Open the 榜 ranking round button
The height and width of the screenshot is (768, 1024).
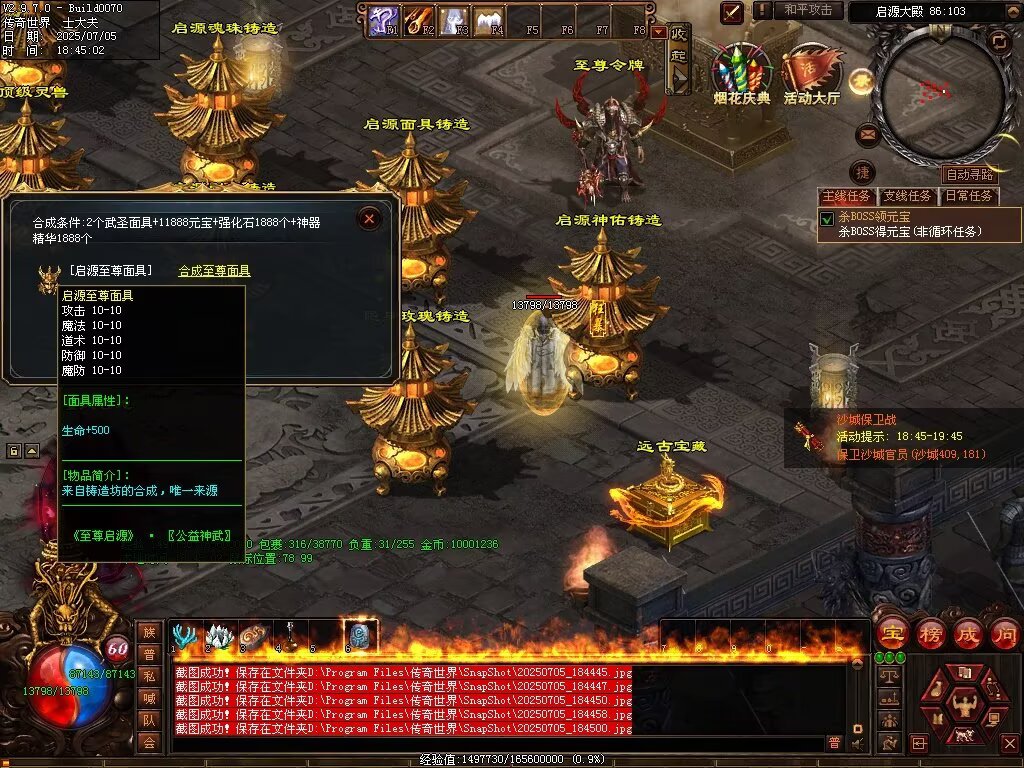point(931,633)
